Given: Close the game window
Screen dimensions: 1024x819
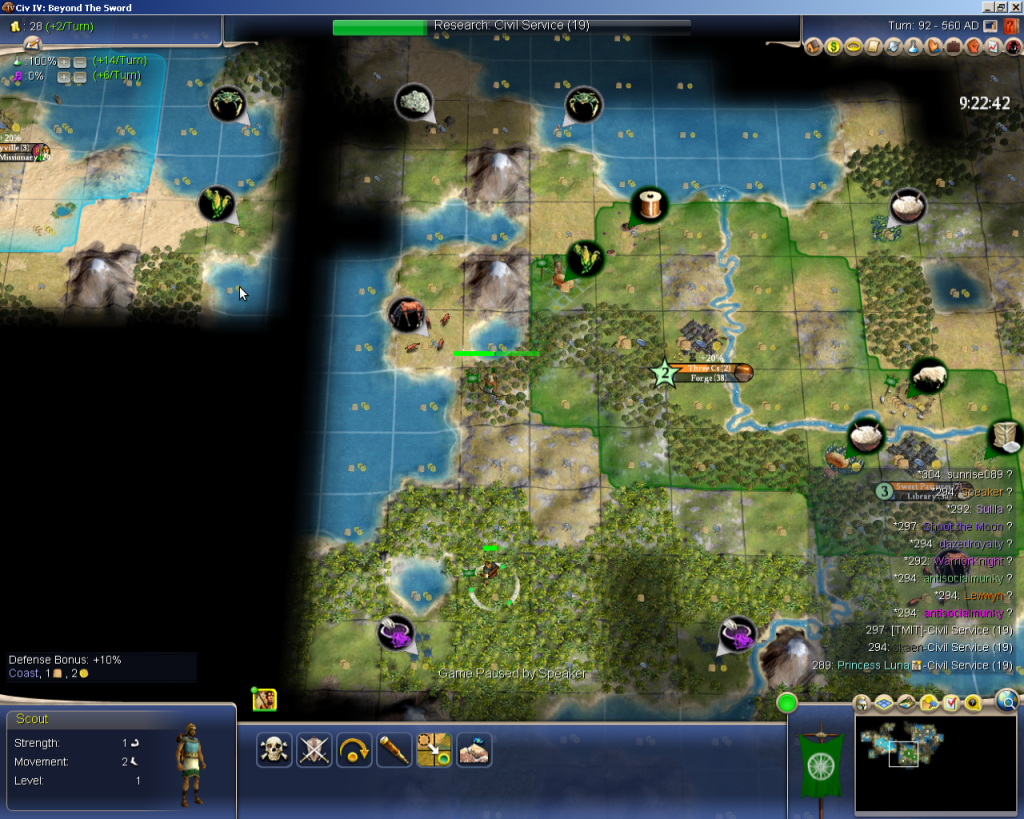Looking at the screenshot, I should pos(1013,8).
